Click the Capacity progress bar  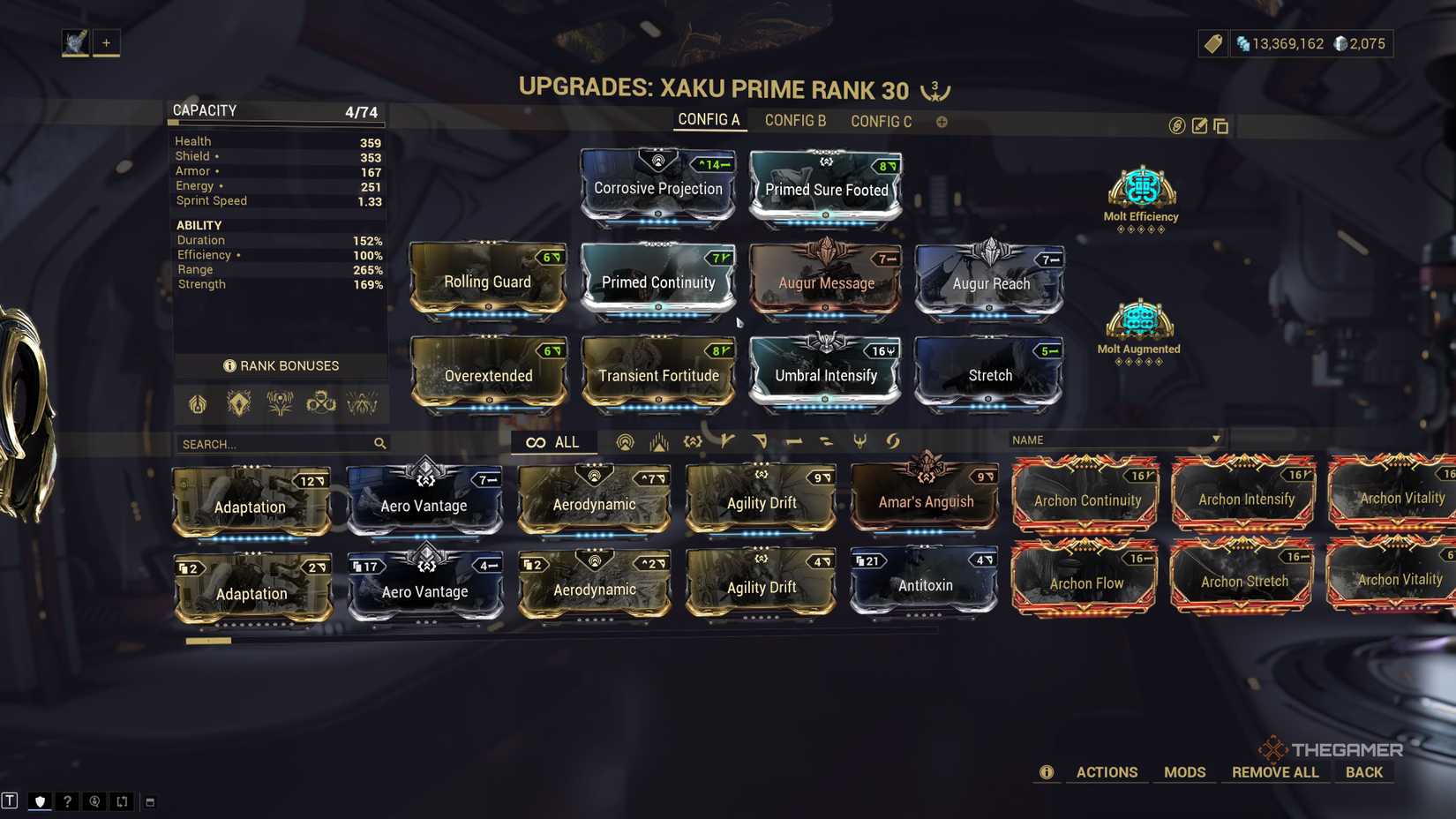pyautogui.click(x=274, y=123)
